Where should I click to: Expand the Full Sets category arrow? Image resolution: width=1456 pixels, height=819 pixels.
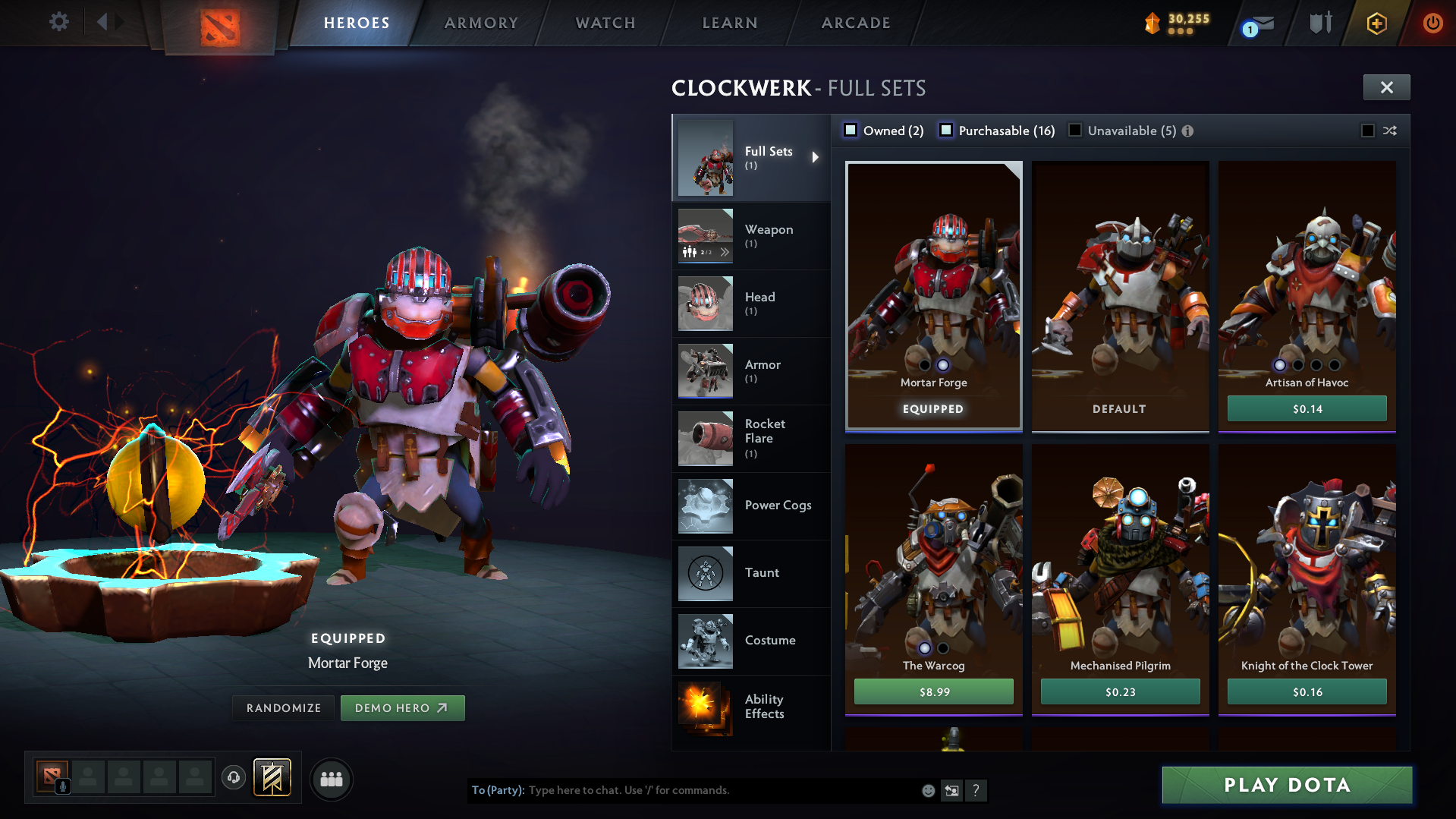point(816,157)
